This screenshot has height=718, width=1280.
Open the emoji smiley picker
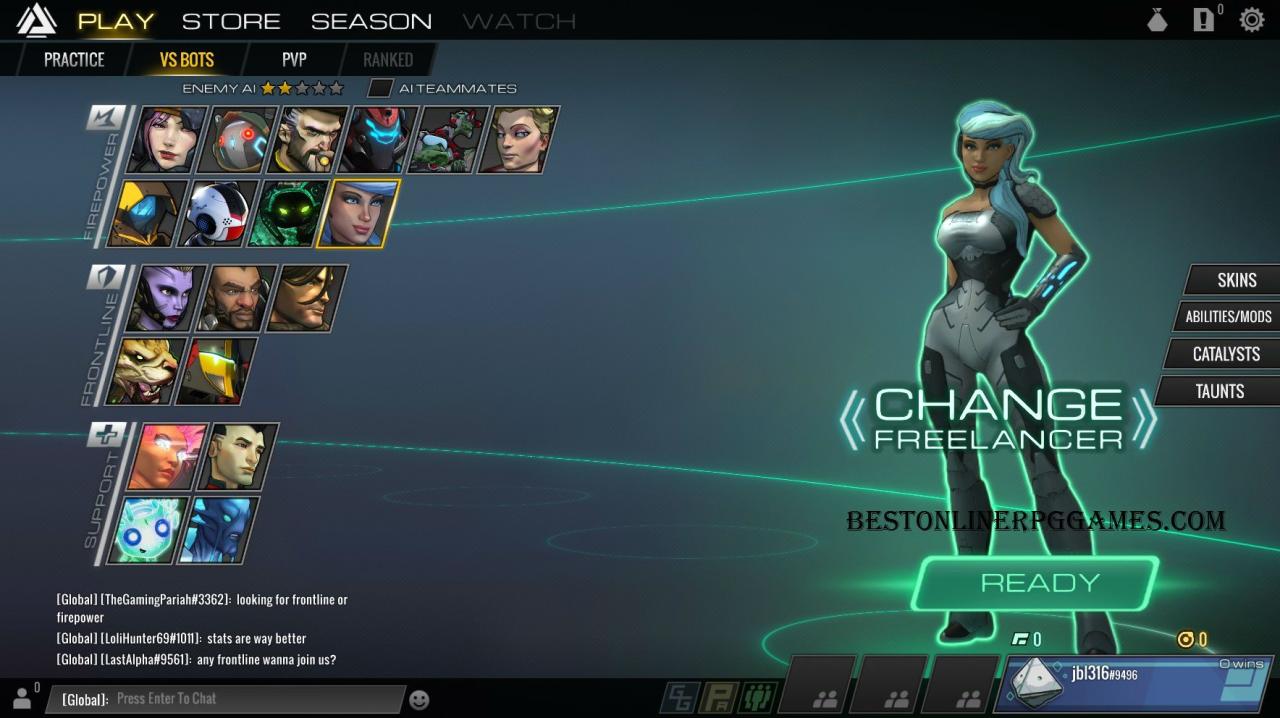point(420,700)
